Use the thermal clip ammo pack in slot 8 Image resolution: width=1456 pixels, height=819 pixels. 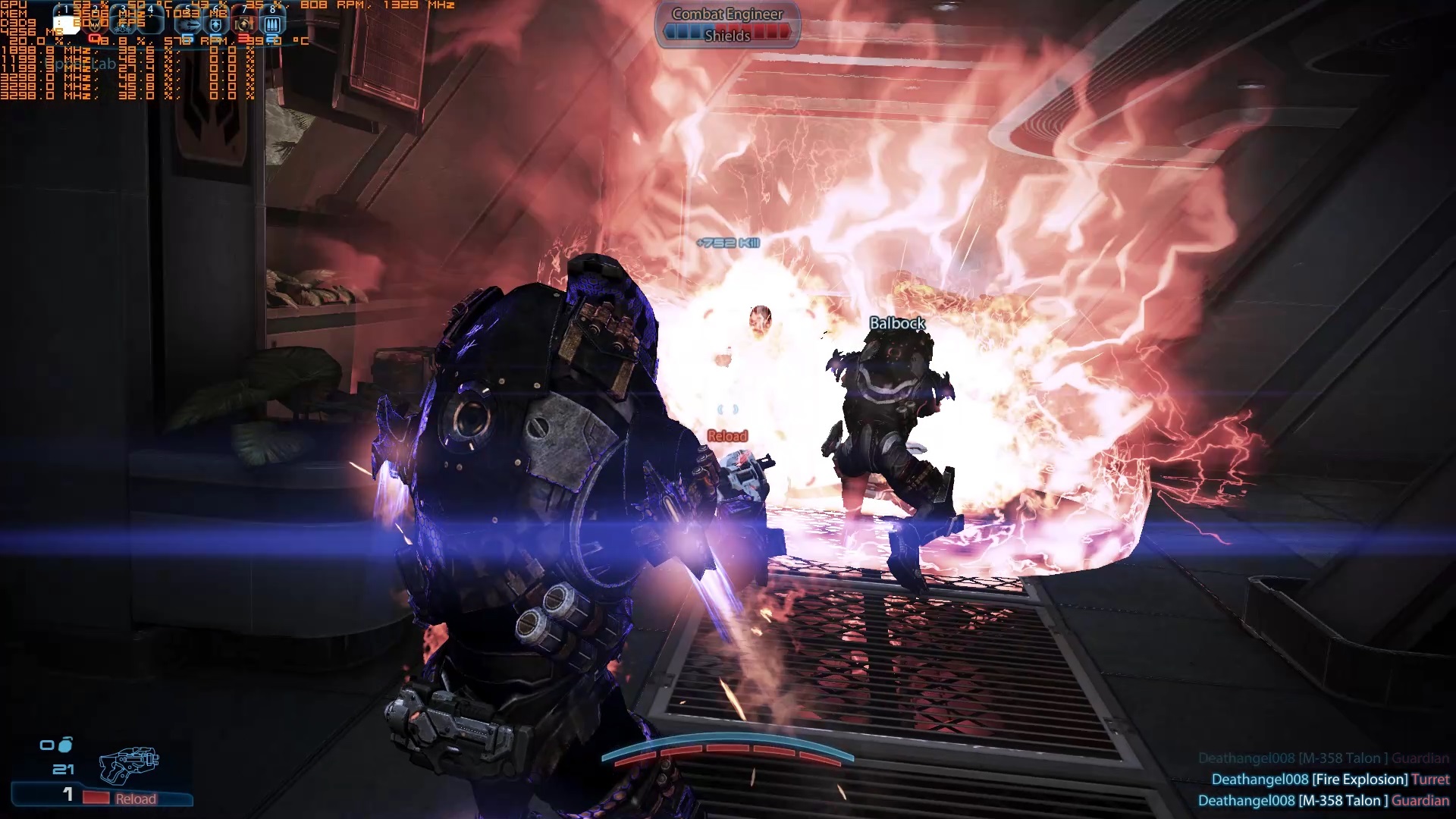272,24
